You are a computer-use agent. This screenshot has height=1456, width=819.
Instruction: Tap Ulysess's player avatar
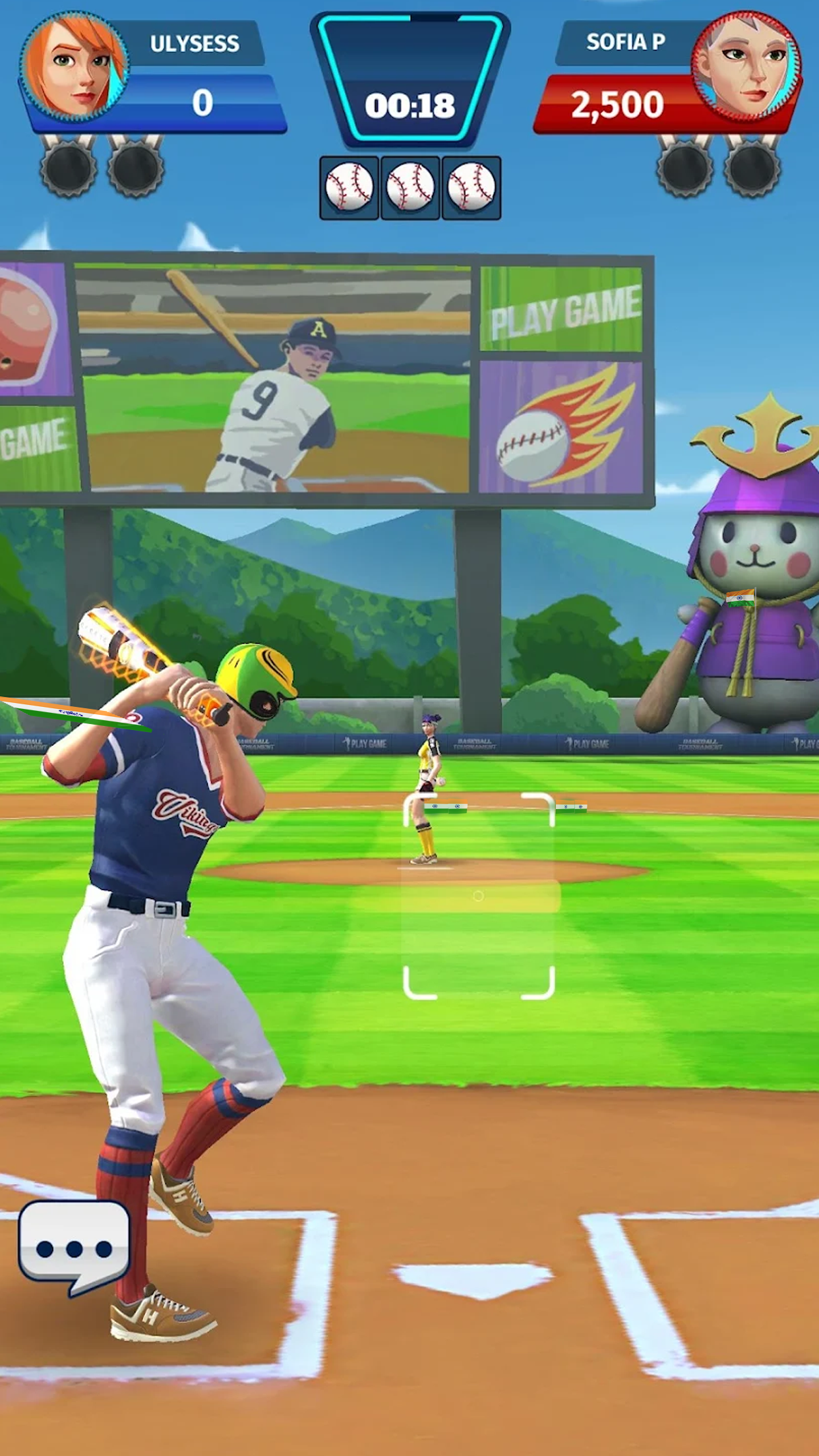pyautogui.click(x=74, y=66)
